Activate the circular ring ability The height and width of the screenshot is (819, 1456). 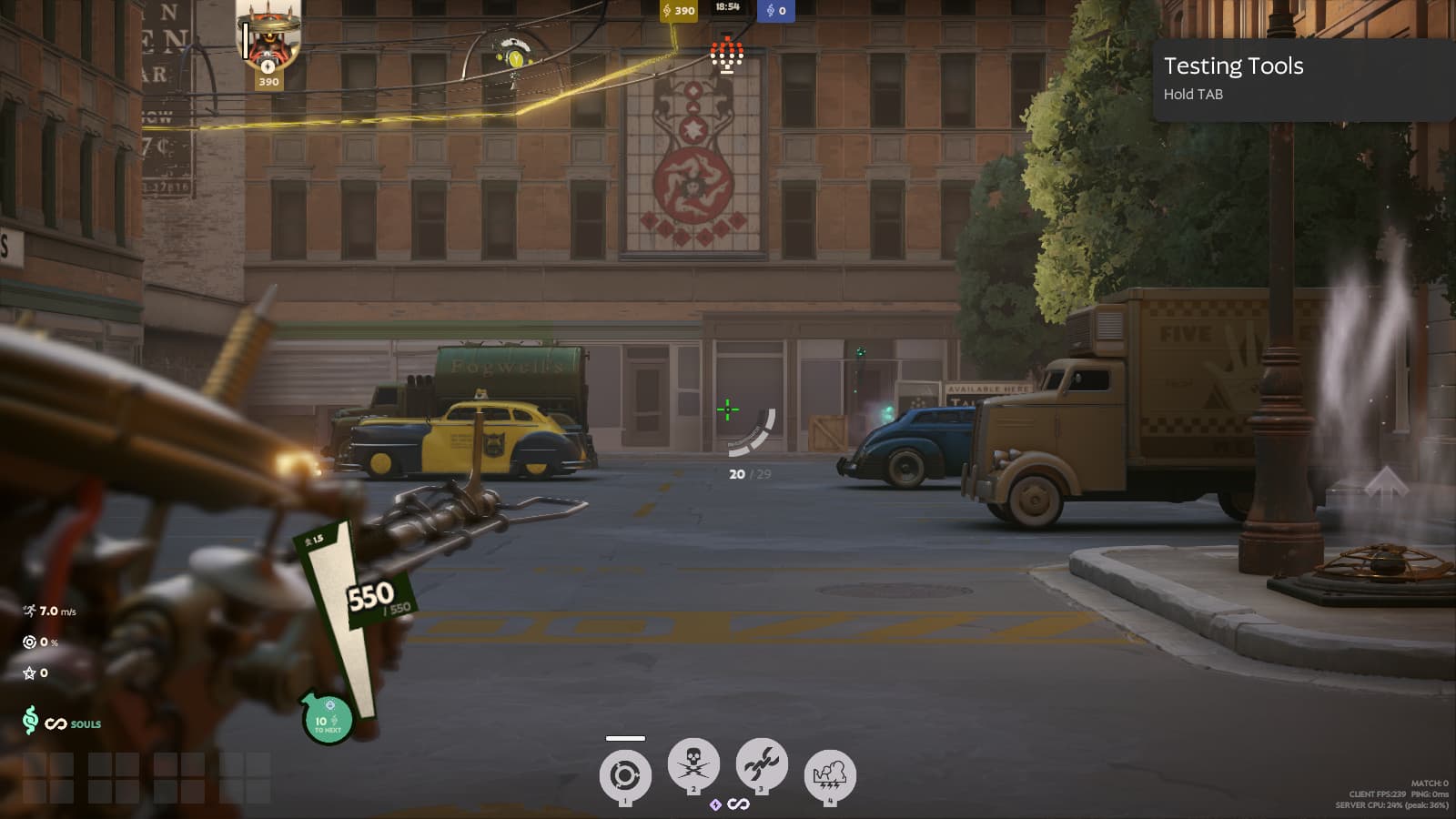(624, 776)
